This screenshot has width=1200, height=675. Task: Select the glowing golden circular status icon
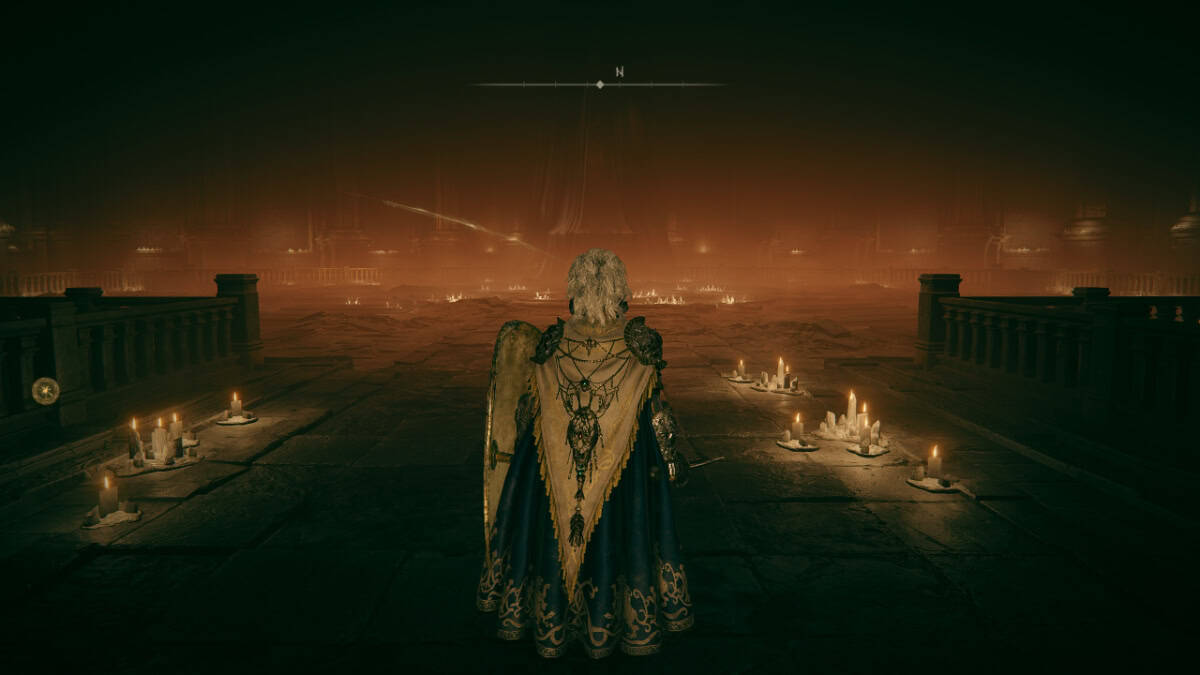45,390
